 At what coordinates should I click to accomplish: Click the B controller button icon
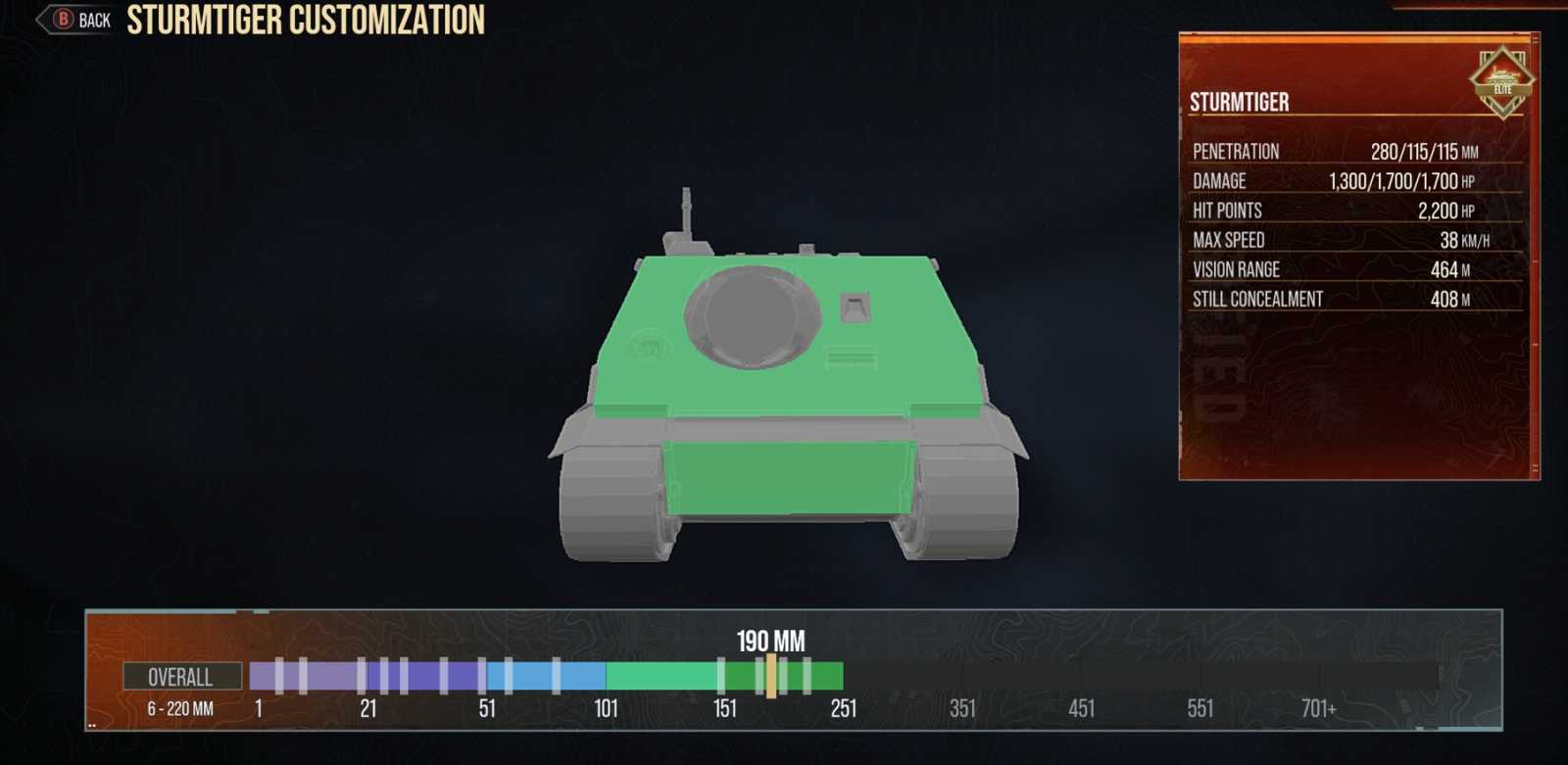pos(63,18)
